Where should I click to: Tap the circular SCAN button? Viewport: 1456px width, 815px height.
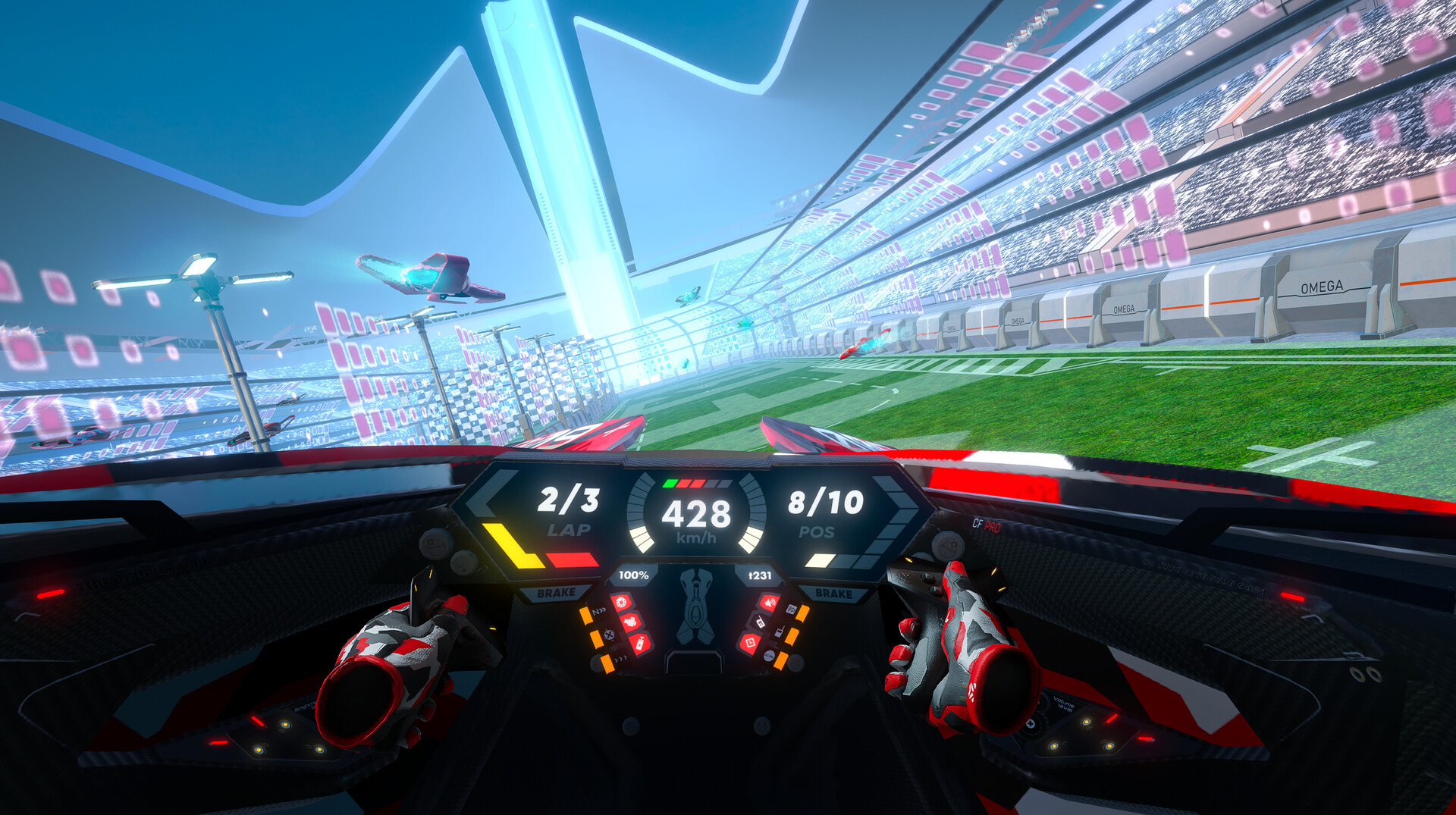[768, 658]
